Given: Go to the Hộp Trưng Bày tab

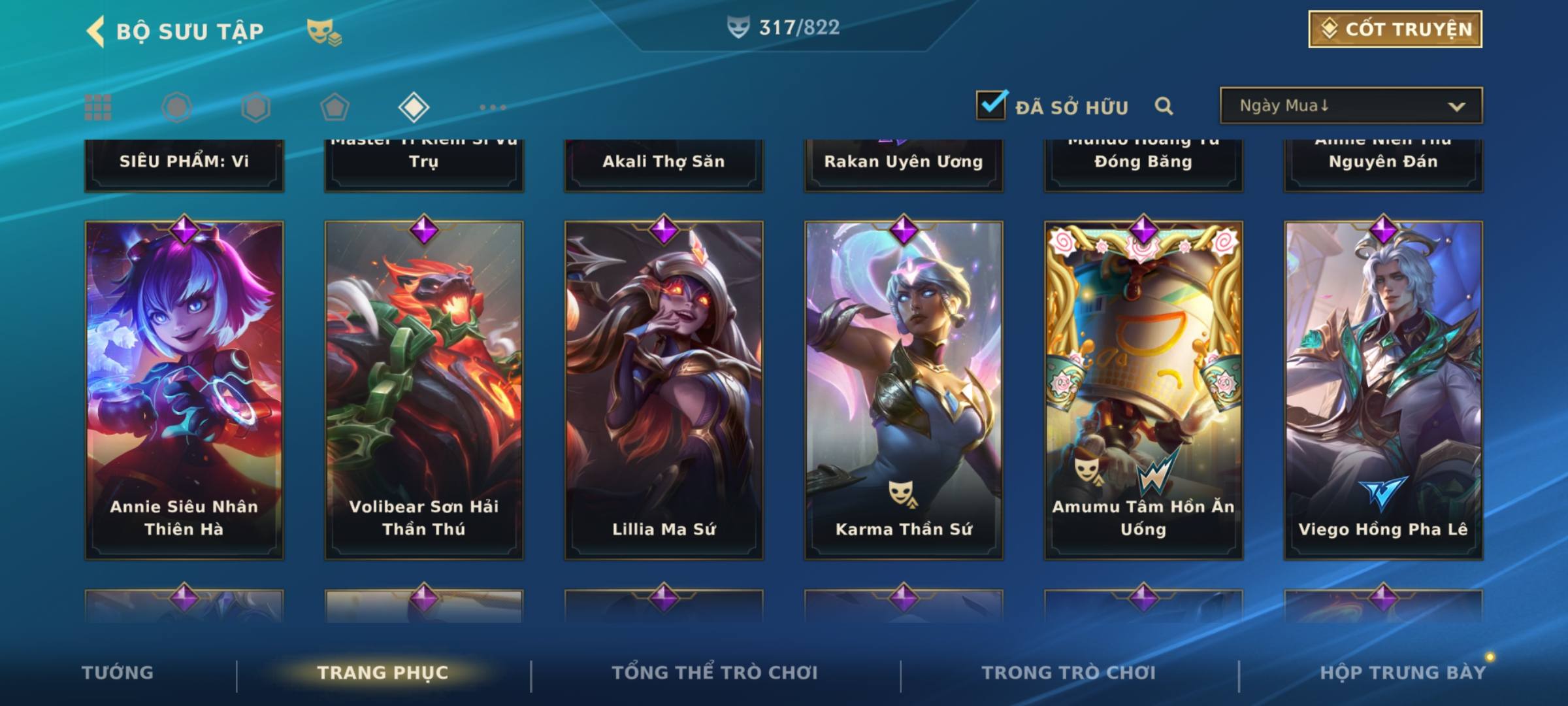Looking at the screenshot, I should click(x=1403, y=673).
